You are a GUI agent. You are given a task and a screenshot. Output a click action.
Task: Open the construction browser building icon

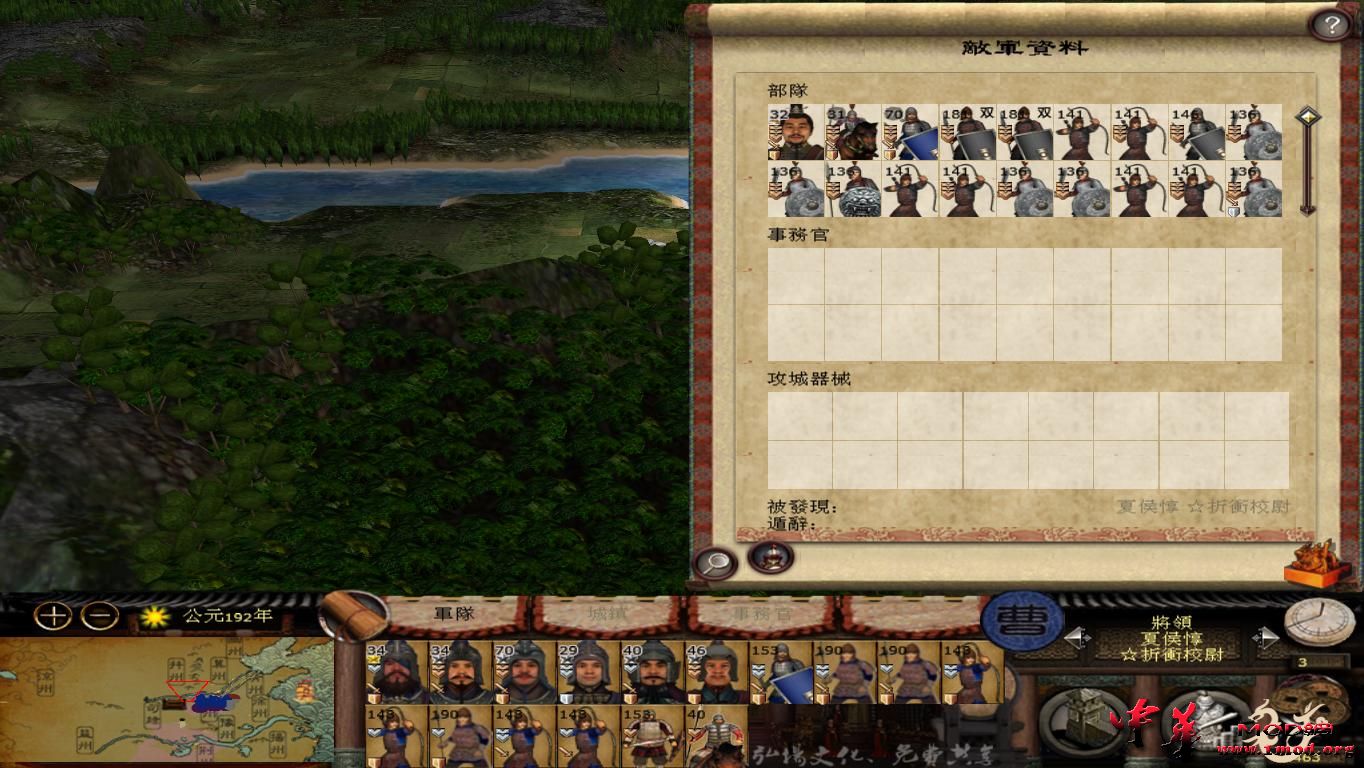pos(1085,716)
